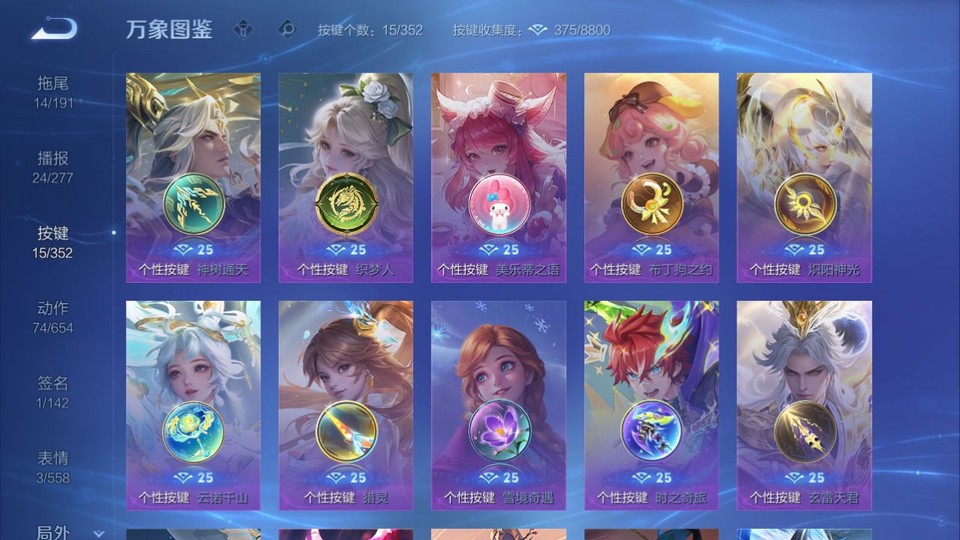Switch to the 动作 category tab

click(x=53, y=317)
